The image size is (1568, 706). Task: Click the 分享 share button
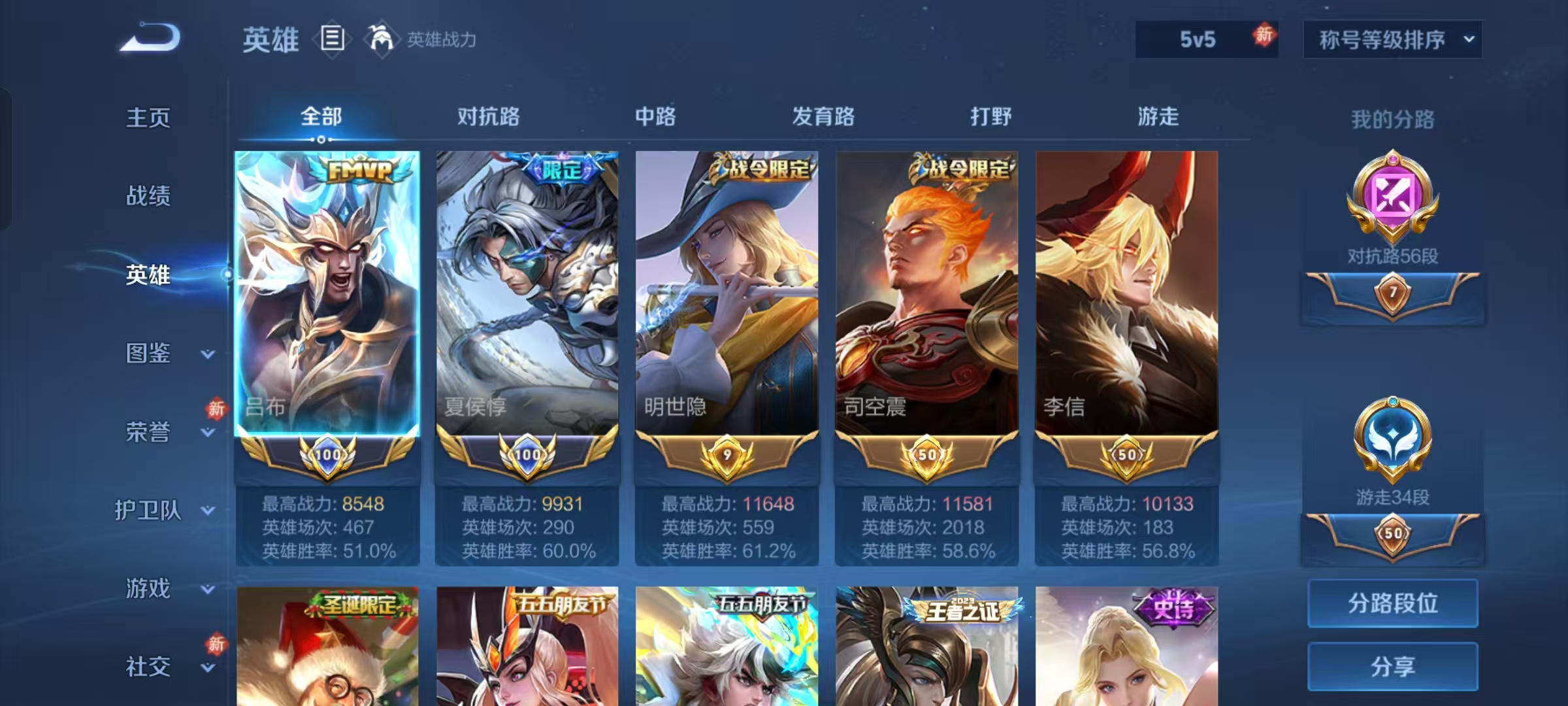[x=1392, y=667]
